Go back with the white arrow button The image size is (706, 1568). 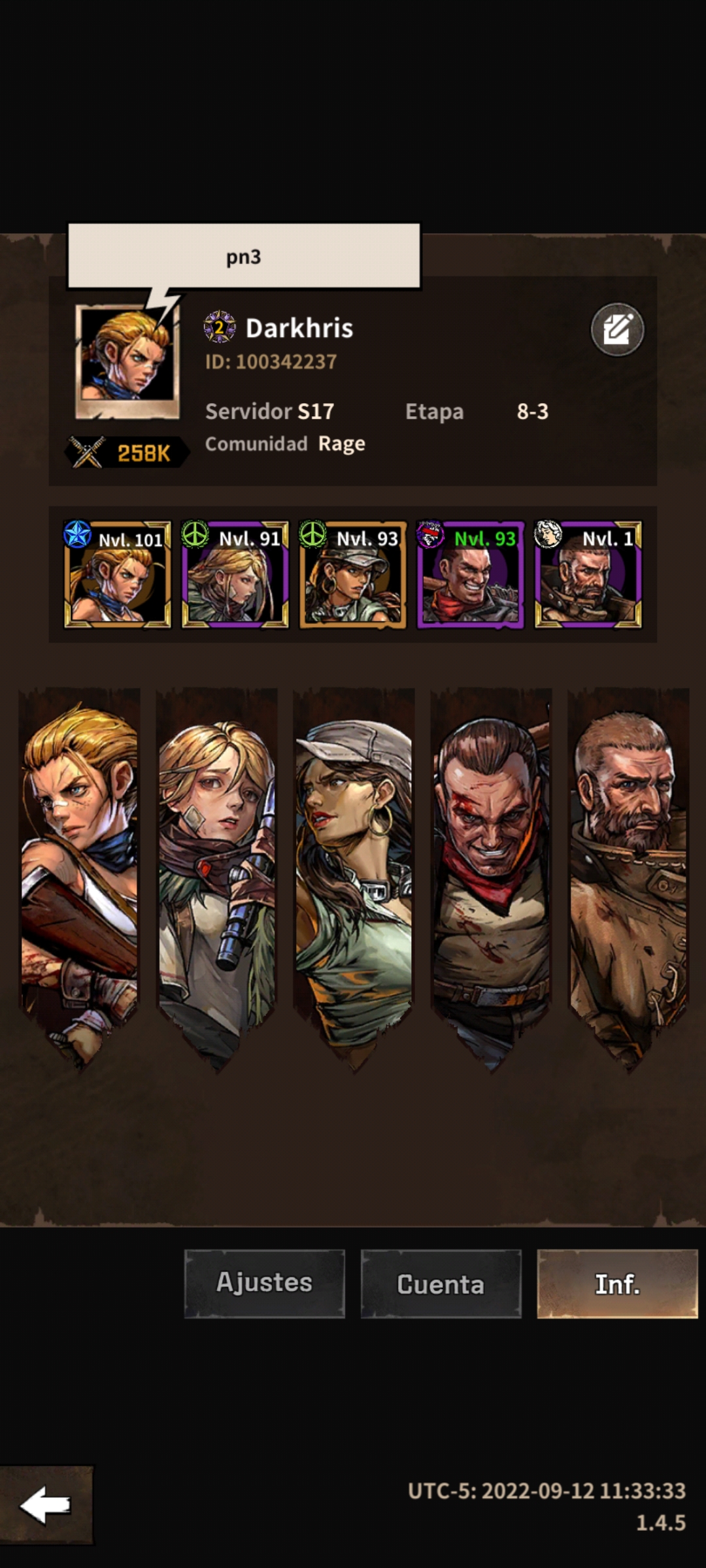point(46,1505)
